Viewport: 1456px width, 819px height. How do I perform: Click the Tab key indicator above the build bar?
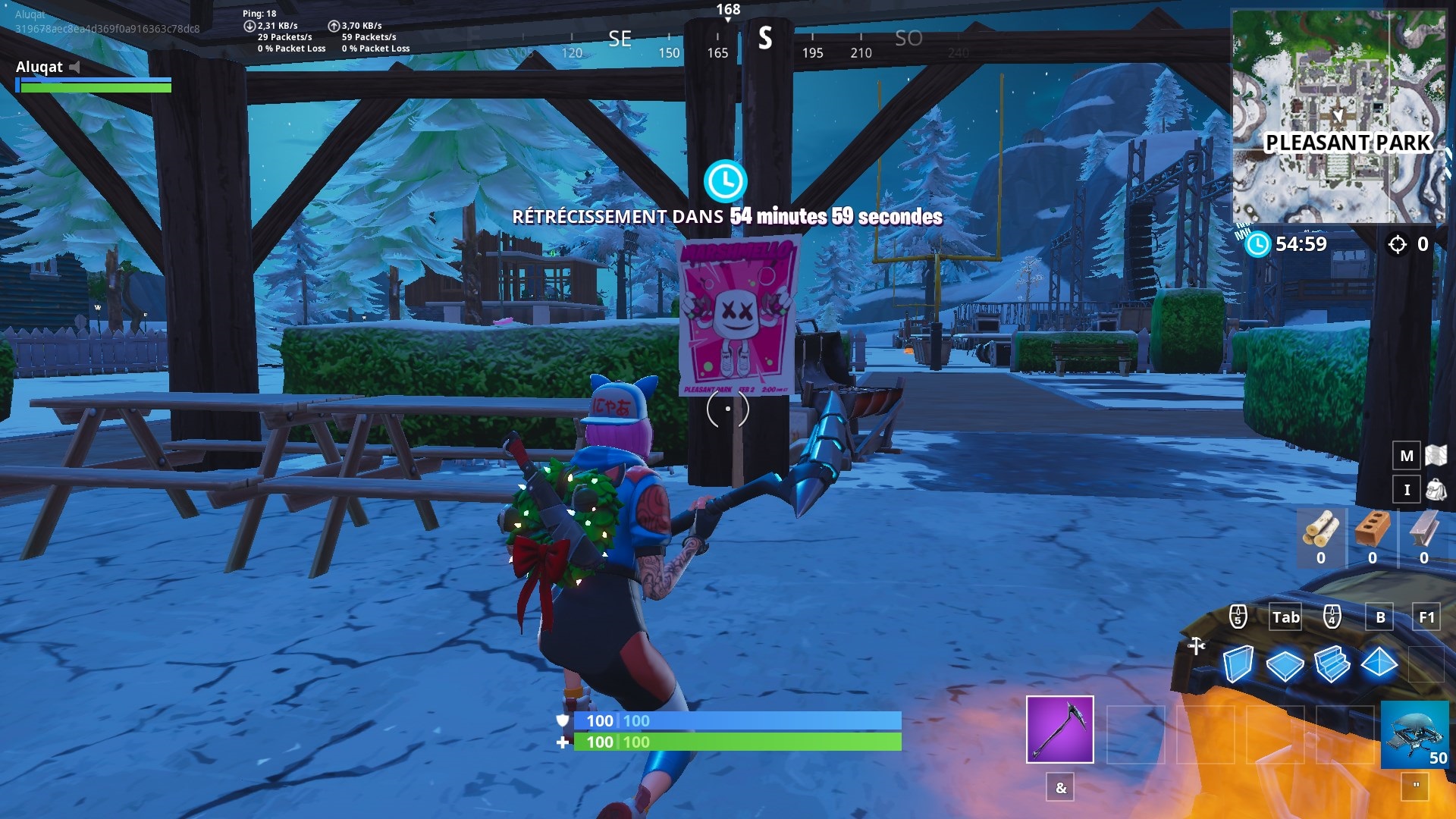tap(1286, 617)
